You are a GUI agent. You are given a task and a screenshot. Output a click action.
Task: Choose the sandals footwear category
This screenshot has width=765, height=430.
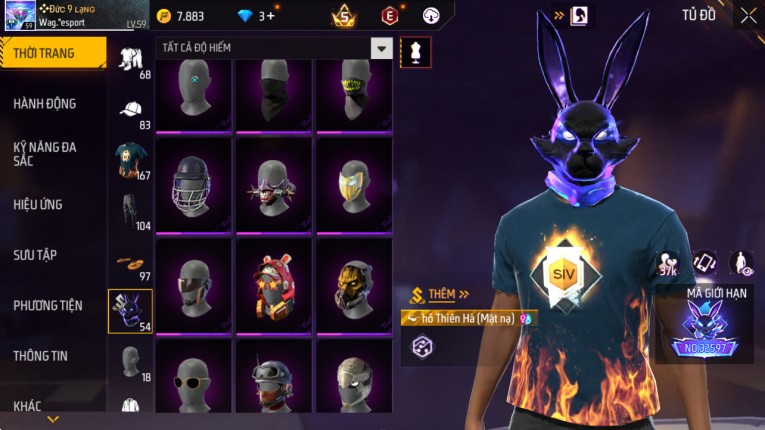(x=131, y=262)
